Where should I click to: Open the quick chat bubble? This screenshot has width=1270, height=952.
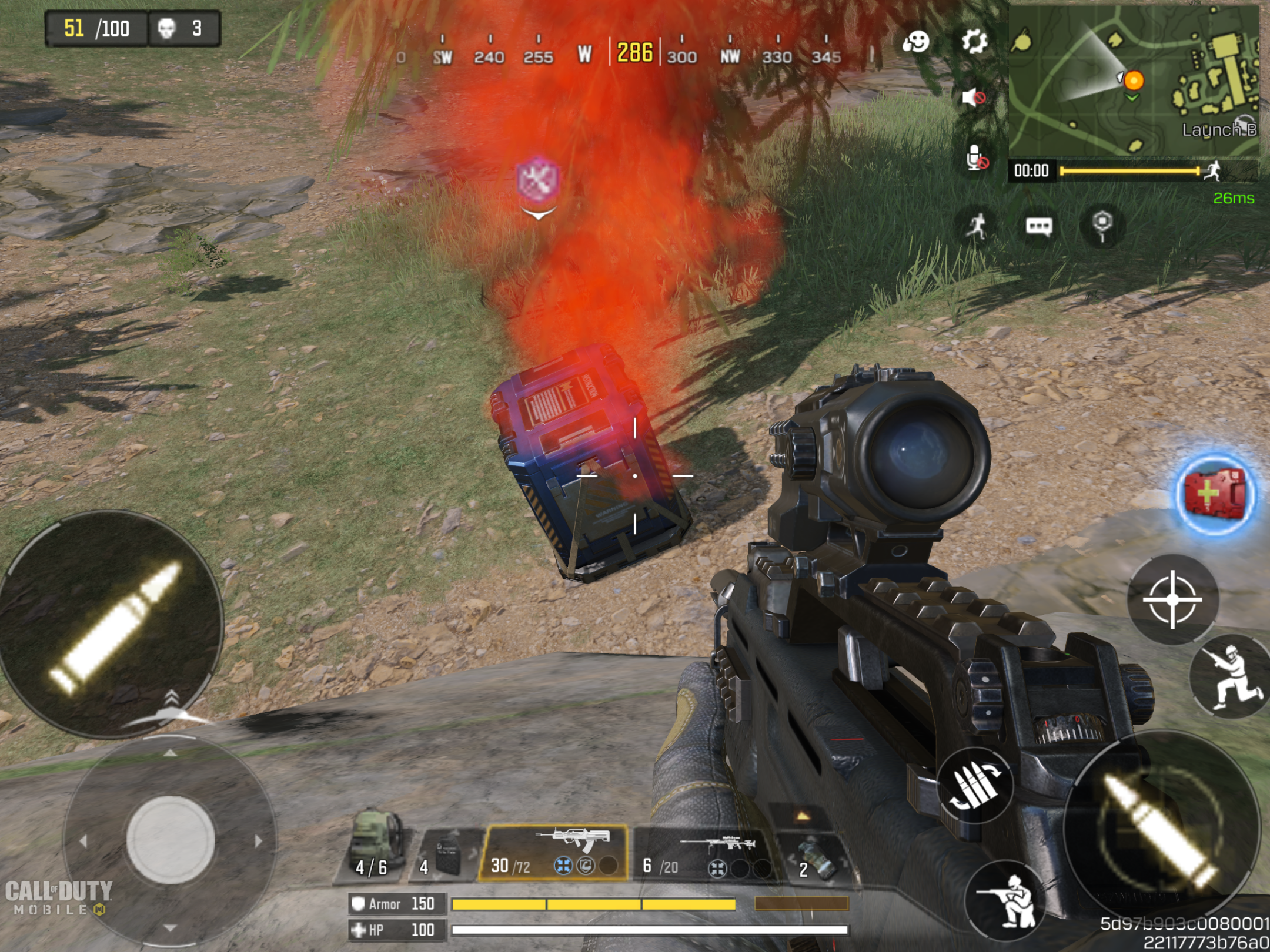(1039, 226)
